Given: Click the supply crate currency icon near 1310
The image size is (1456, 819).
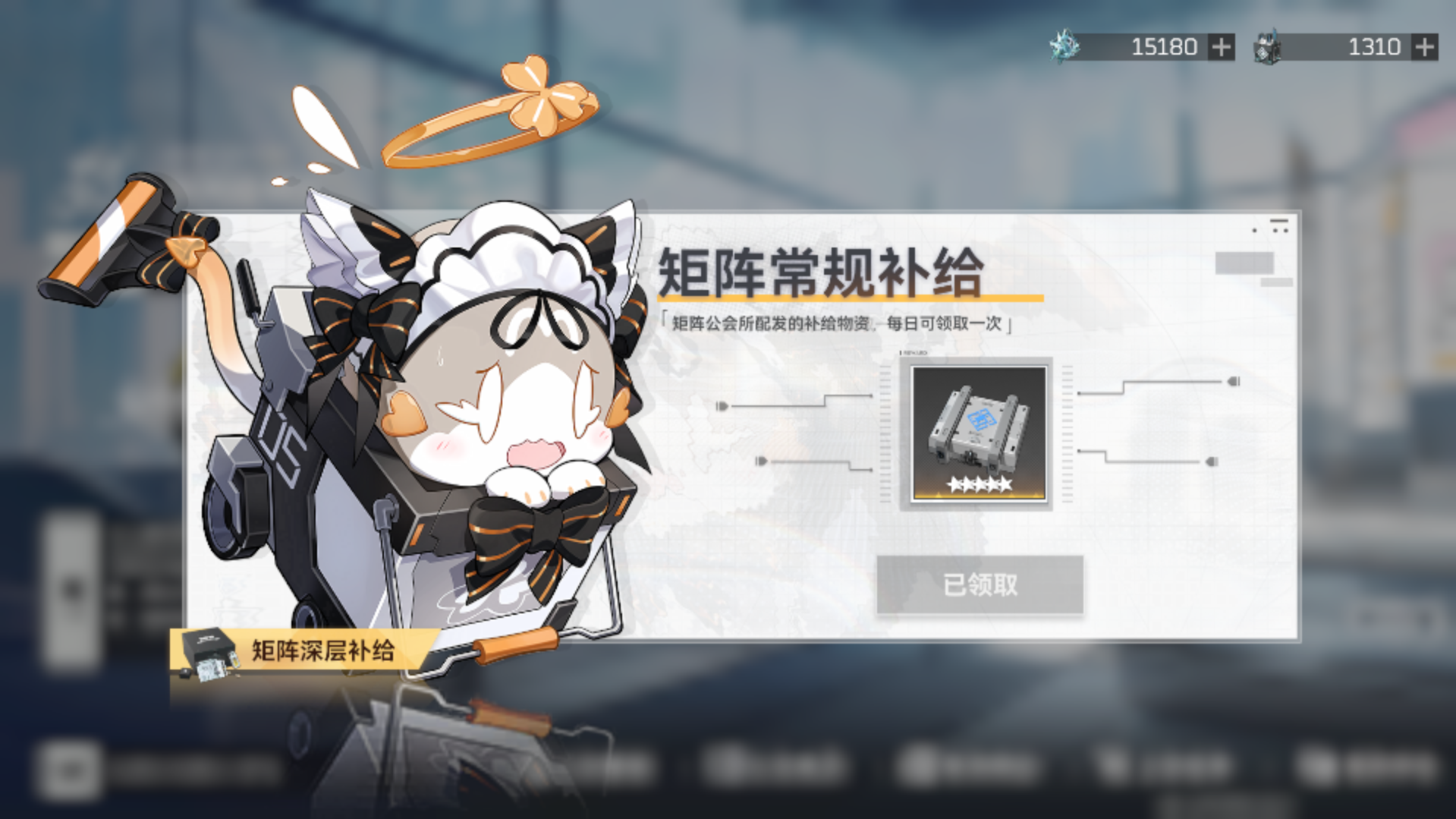Looking at the screenshot, I should point(1269,46).
